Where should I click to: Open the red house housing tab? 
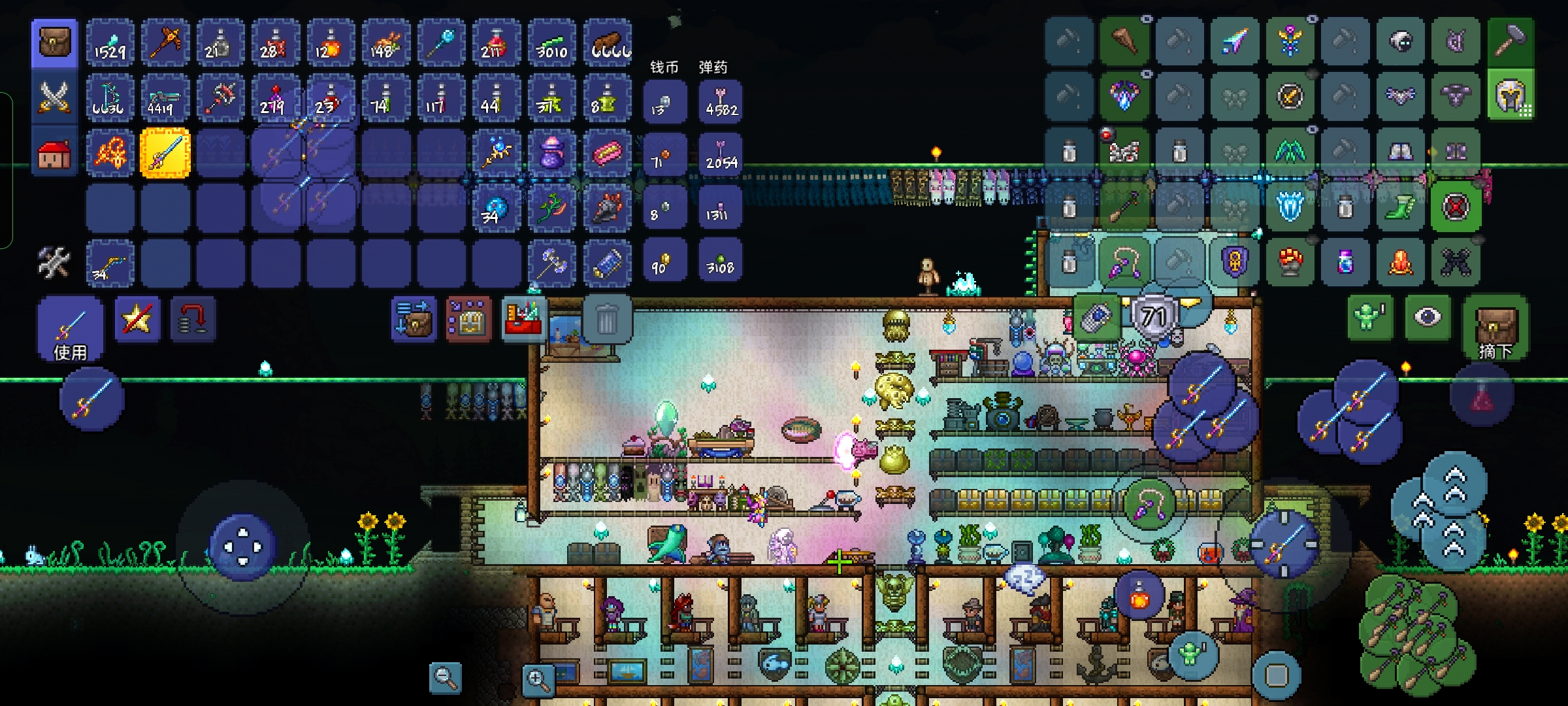(55, 154)
